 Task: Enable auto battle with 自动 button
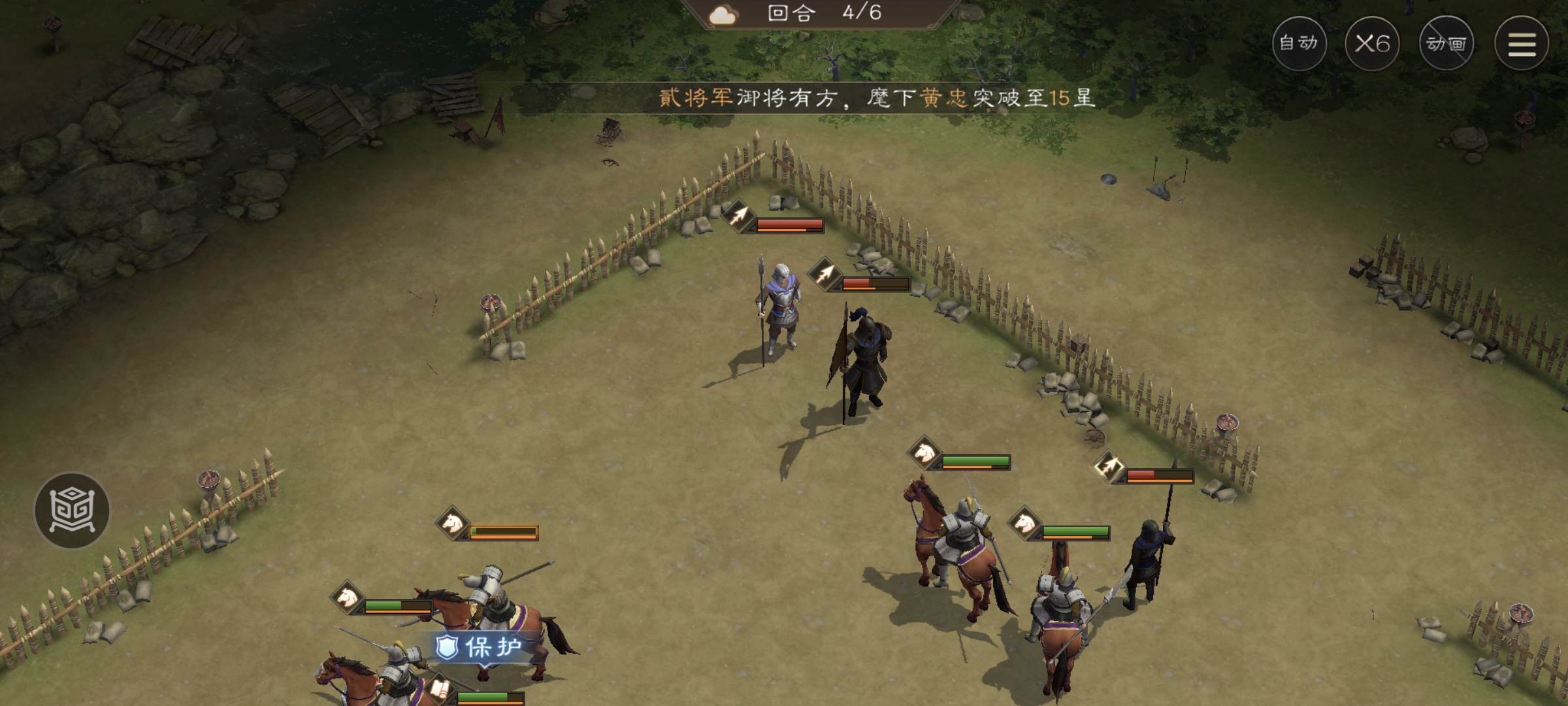(x=1299, y=43)
